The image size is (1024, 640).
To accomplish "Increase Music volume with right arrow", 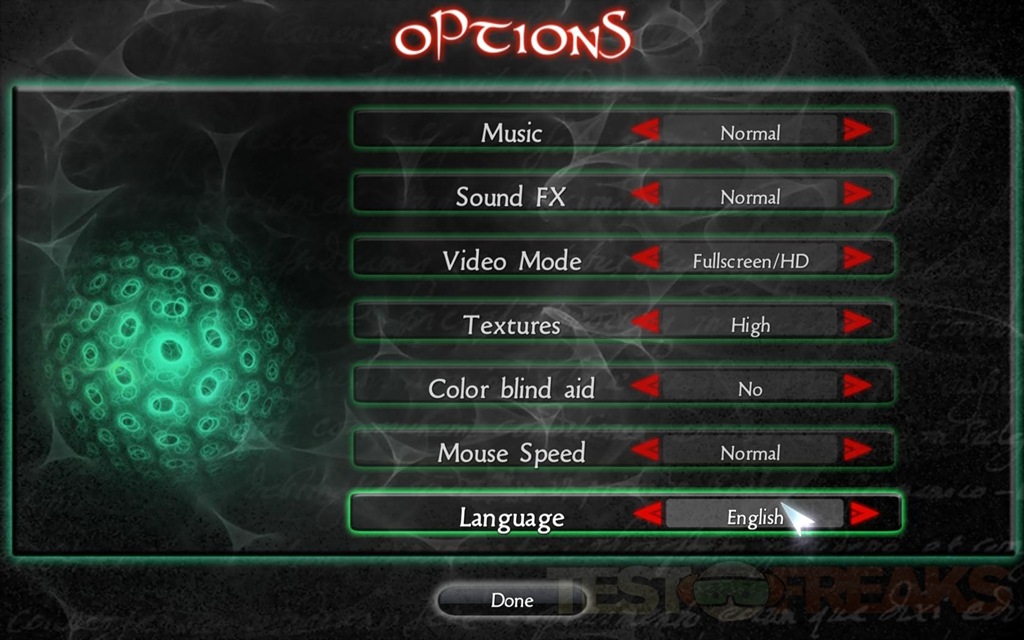I will click(856, 131).
